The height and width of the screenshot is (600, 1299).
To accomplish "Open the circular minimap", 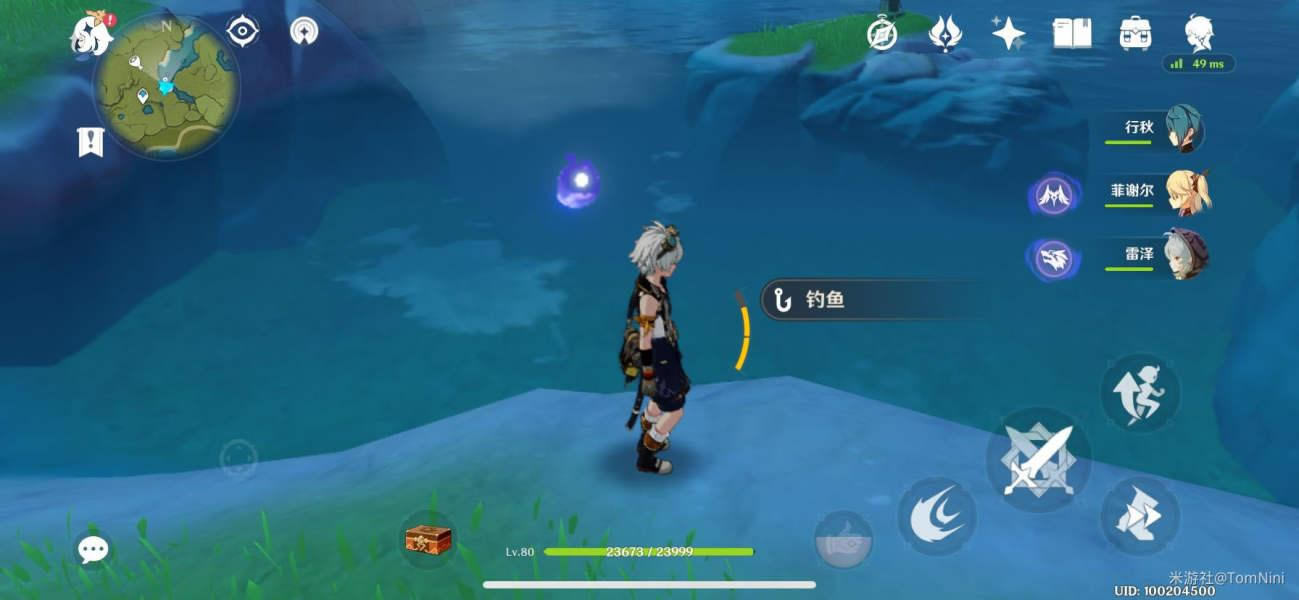I will (x=166, y=86).
